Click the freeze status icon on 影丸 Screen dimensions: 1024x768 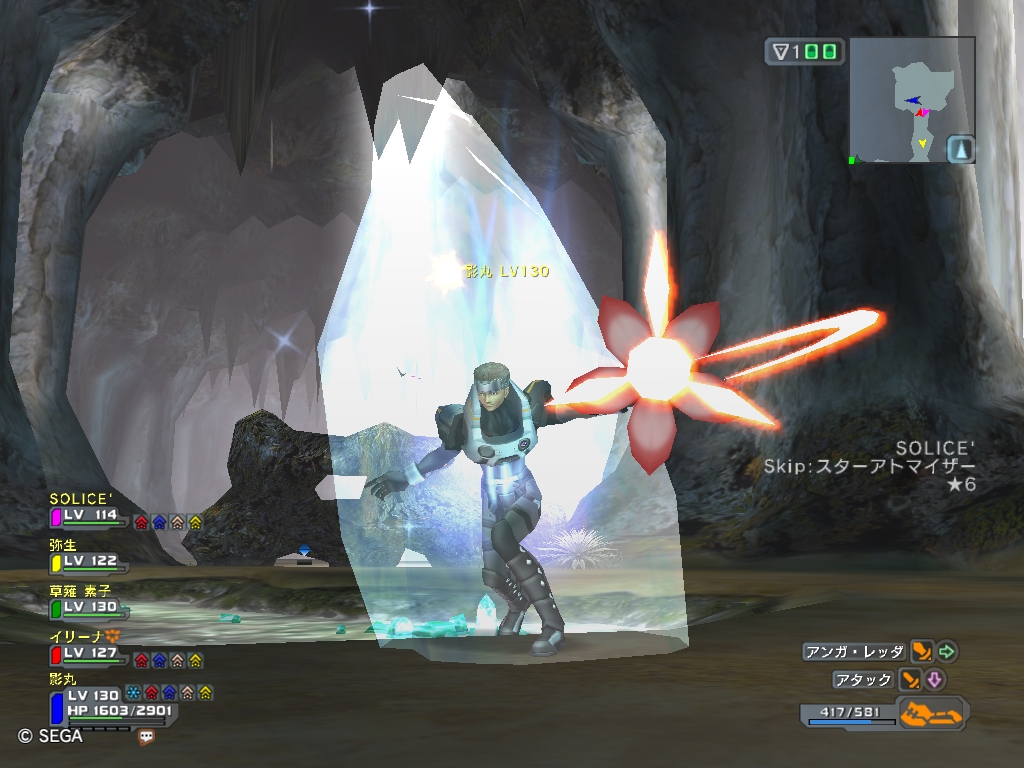[133, 693]
